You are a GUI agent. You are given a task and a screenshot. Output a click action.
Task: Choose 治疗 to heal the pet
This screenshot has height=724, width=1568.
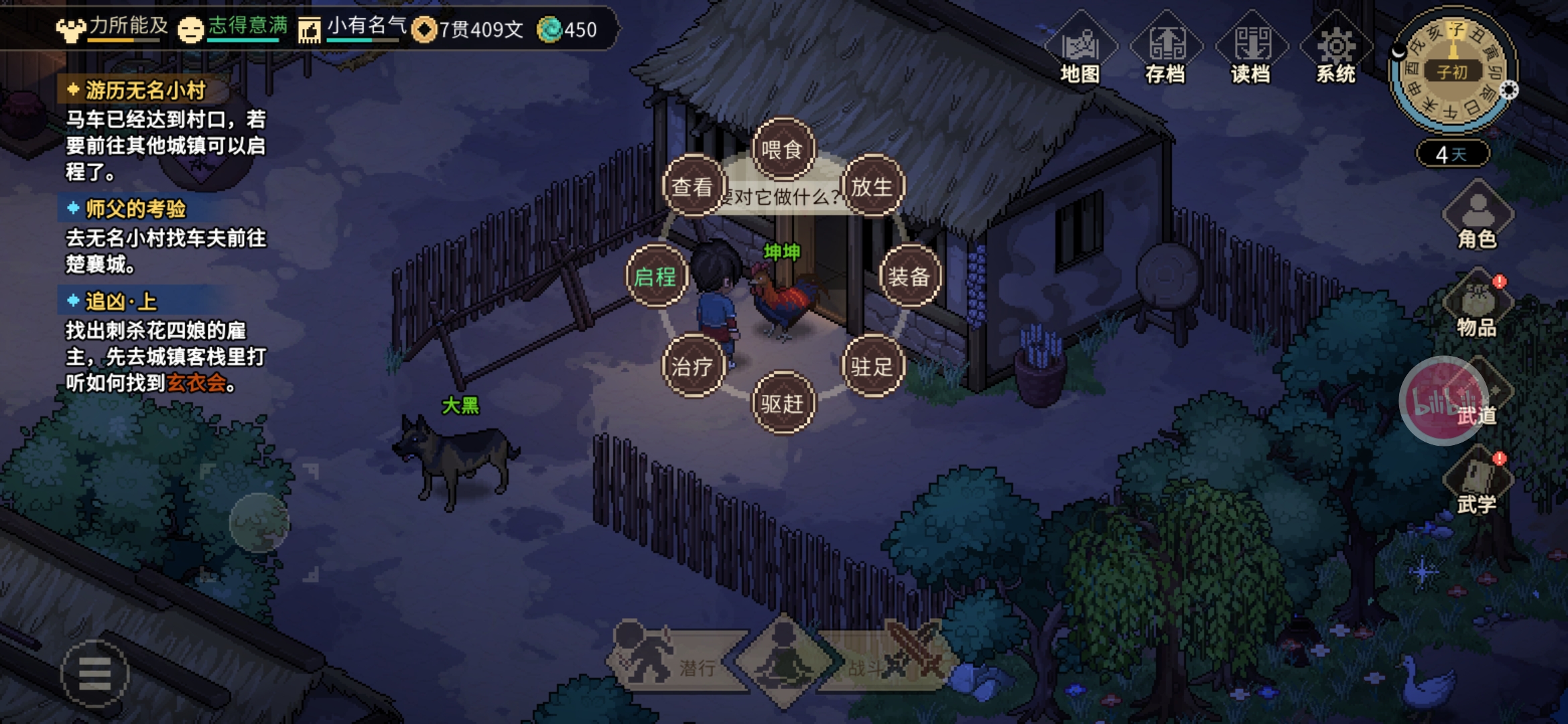[x=693, y=366]
